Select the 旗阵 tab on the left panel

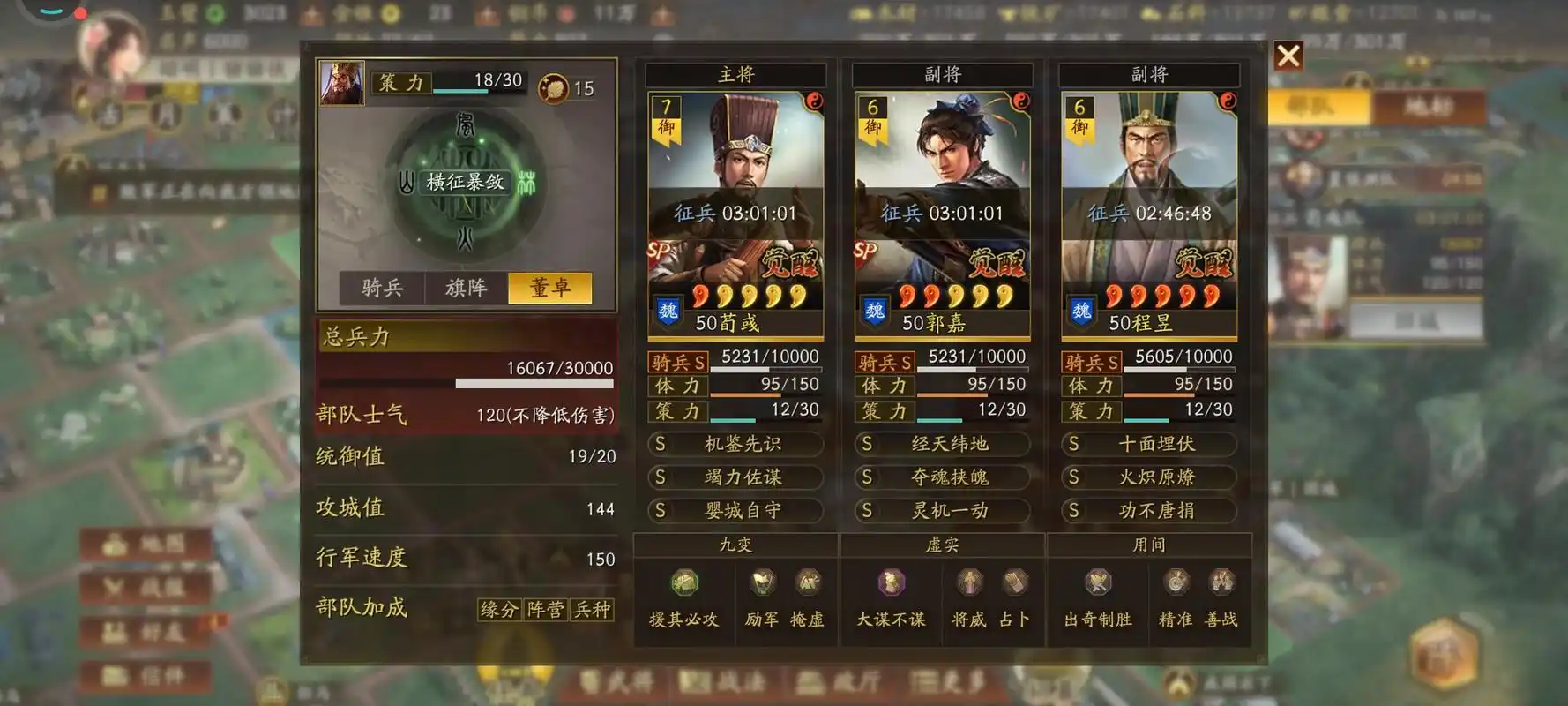click(x=466, y=288)
